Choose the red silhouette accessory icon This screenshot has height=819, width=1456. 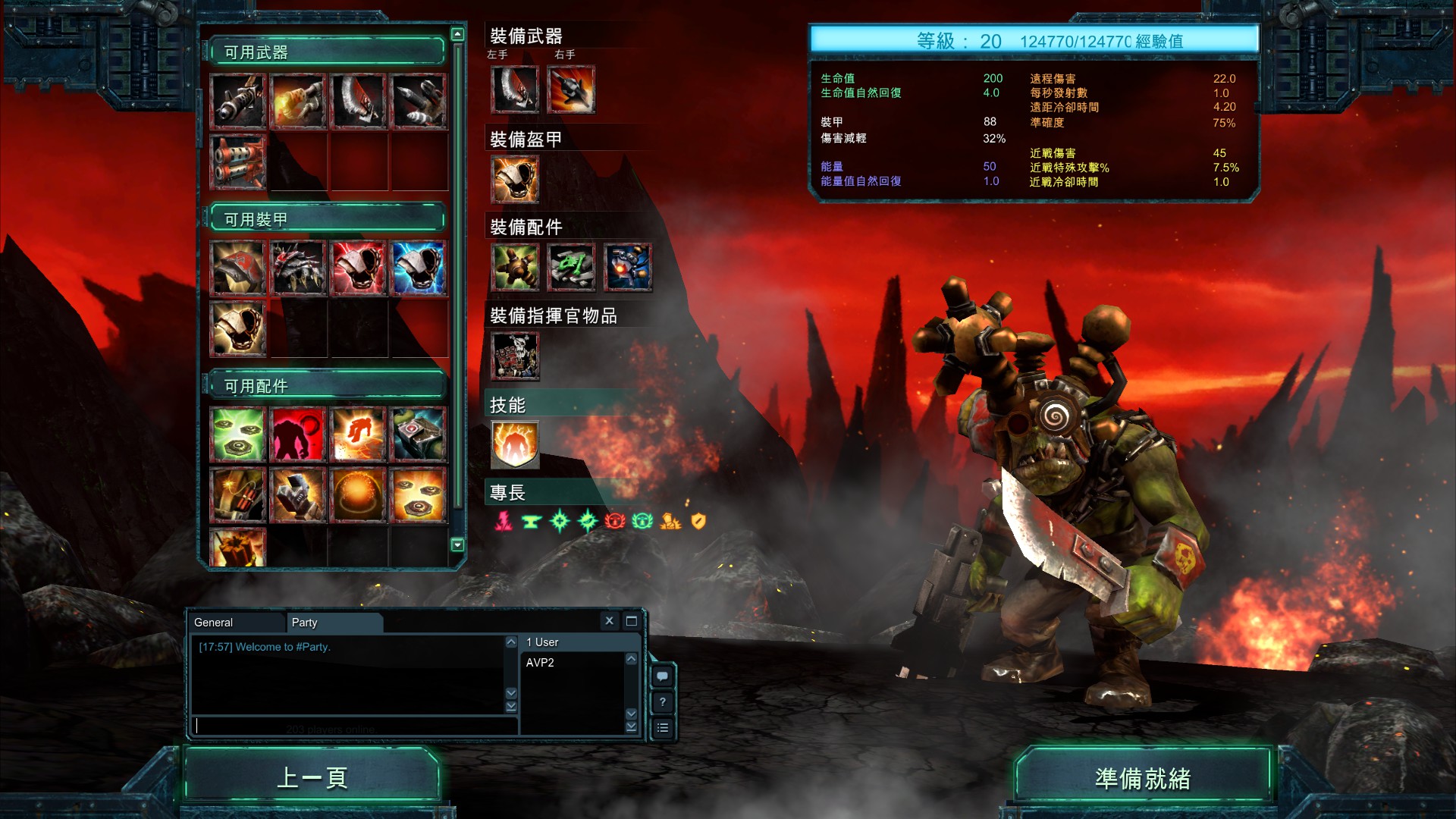tap(298, 435)
